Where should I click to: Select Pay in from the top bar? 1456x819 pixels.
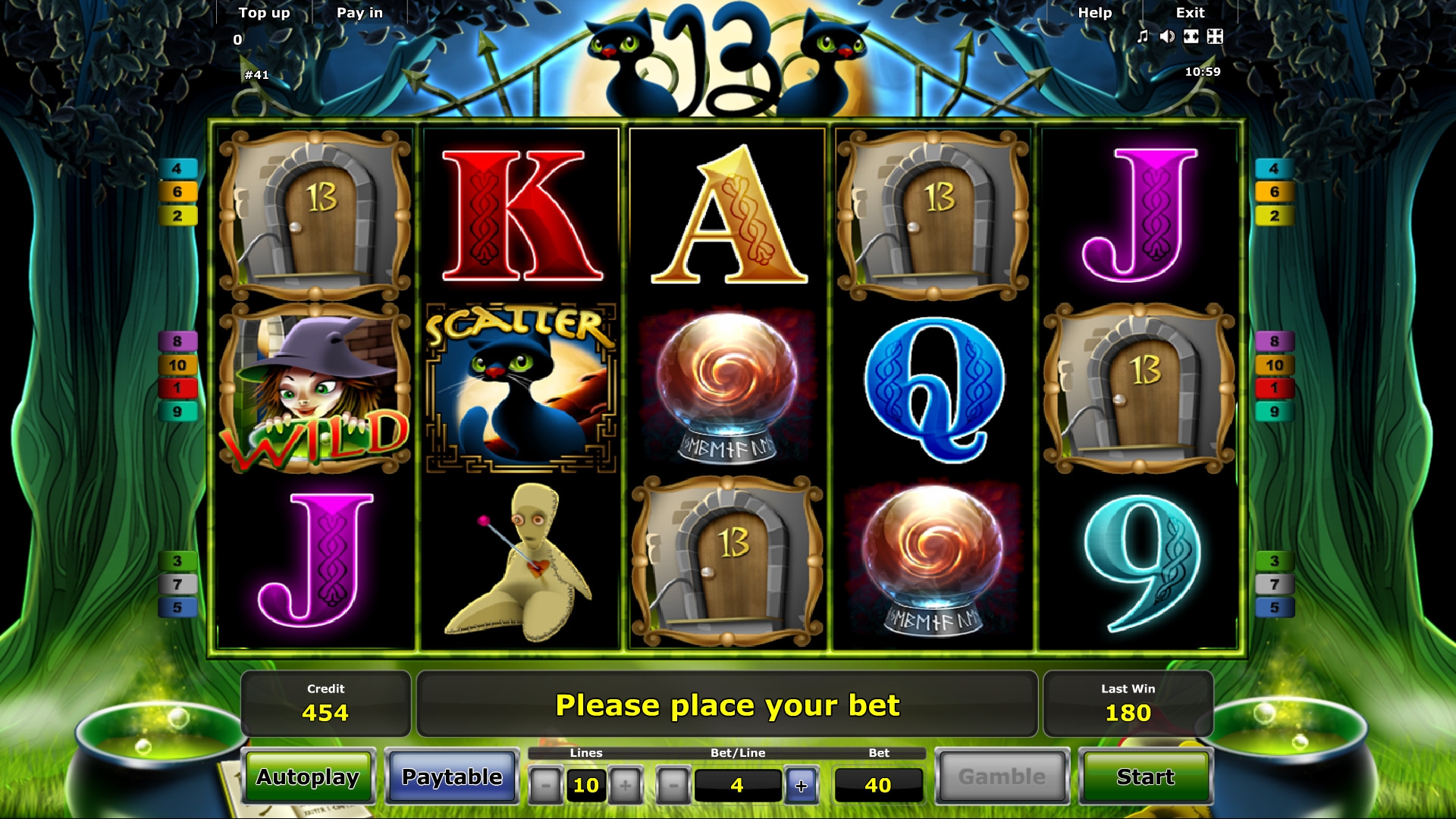[359, 13]
